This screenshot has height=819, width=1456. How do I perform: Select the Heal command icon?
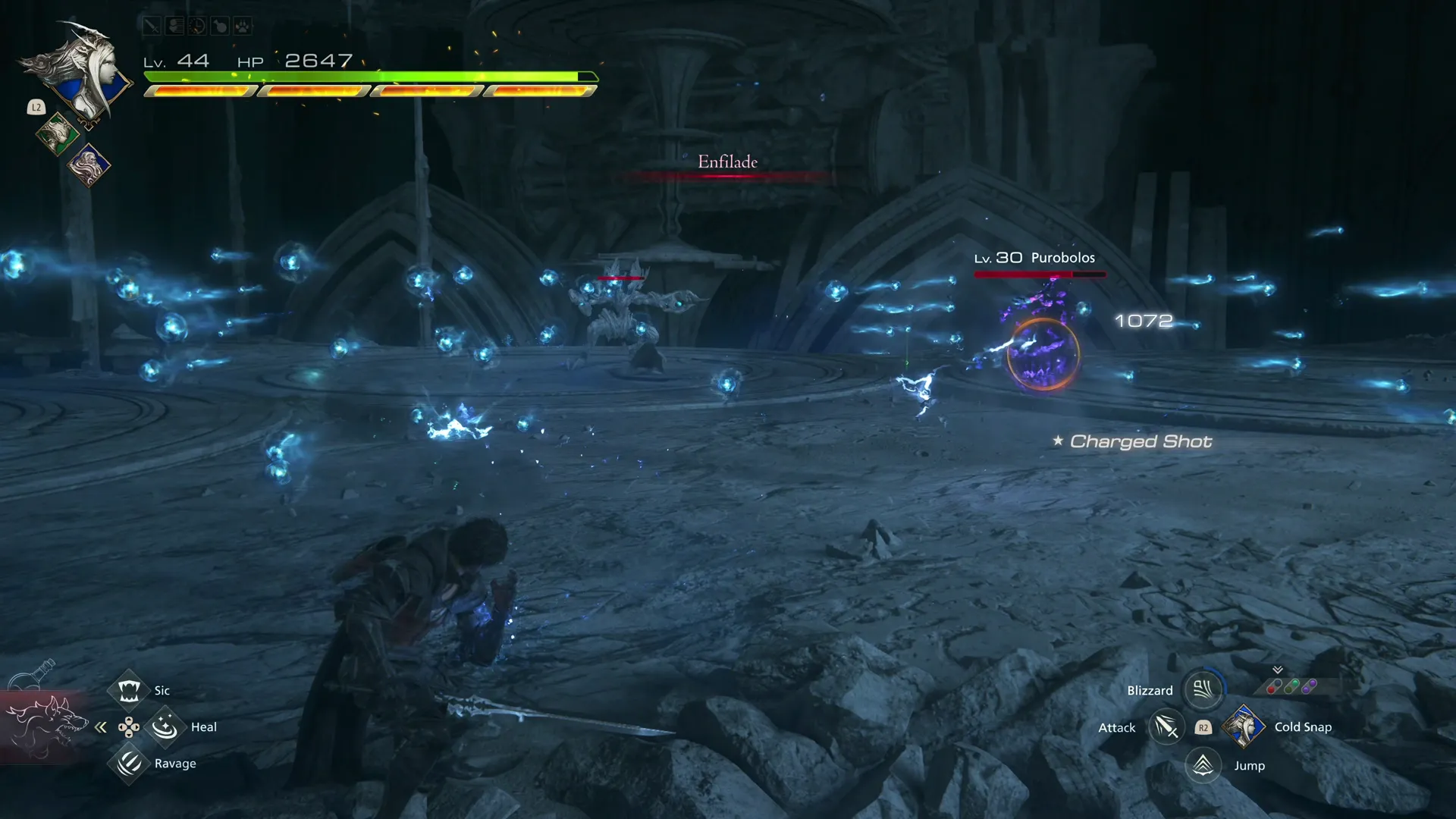click(x=165, y=726)
